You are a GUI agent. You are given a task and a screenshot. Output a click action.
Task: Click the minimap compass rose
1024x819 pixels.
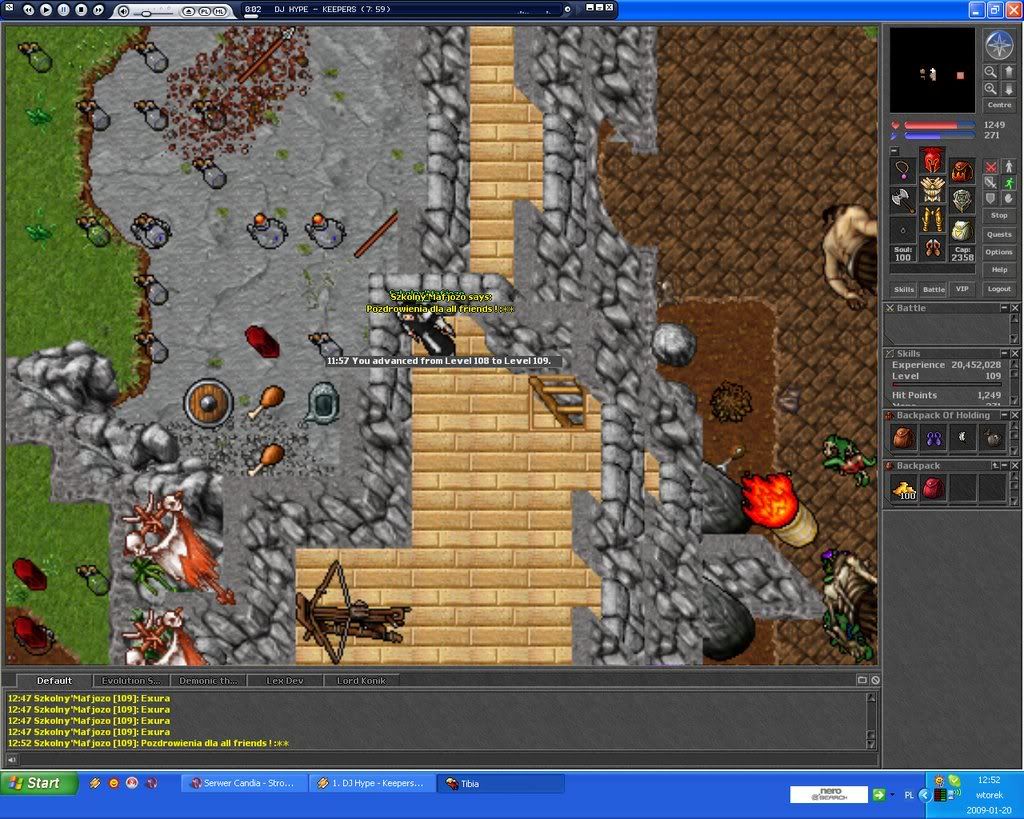click(x=999, y=43)
